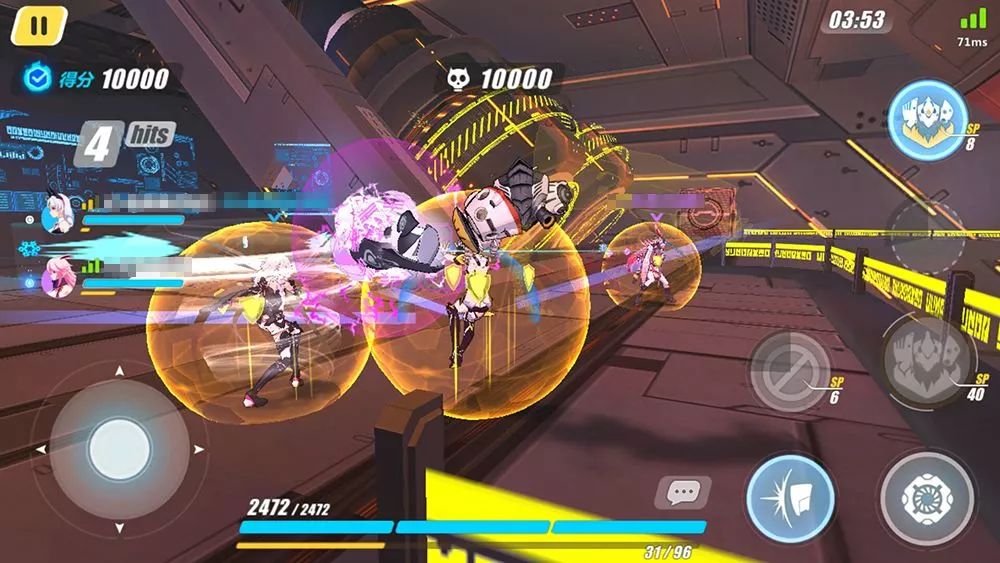Activate the evade dash button
This screenshot has width=1000, height=563.
coord(790,499)
